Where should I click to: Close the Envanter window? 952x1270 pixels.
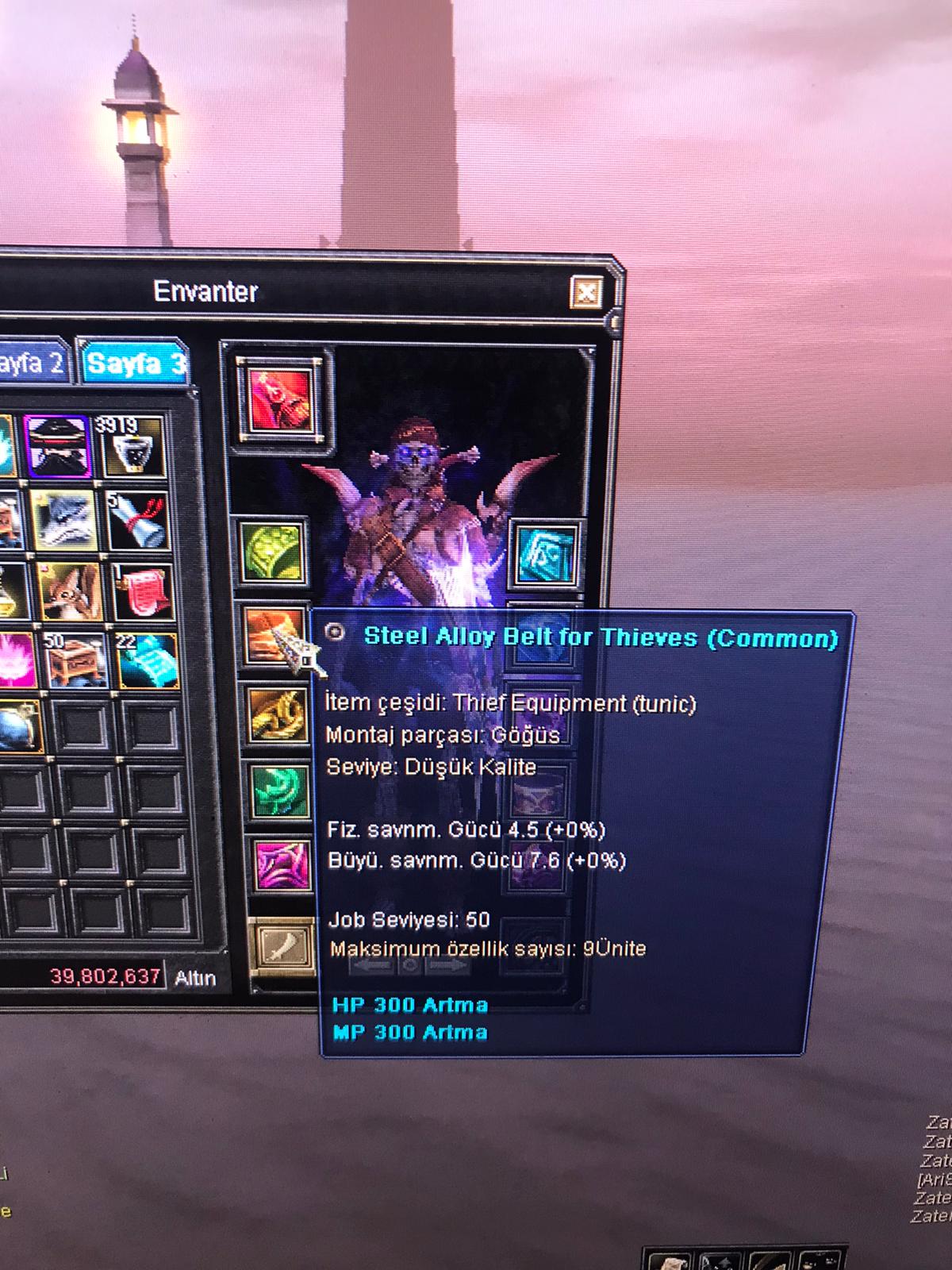[x=586, y=293]
